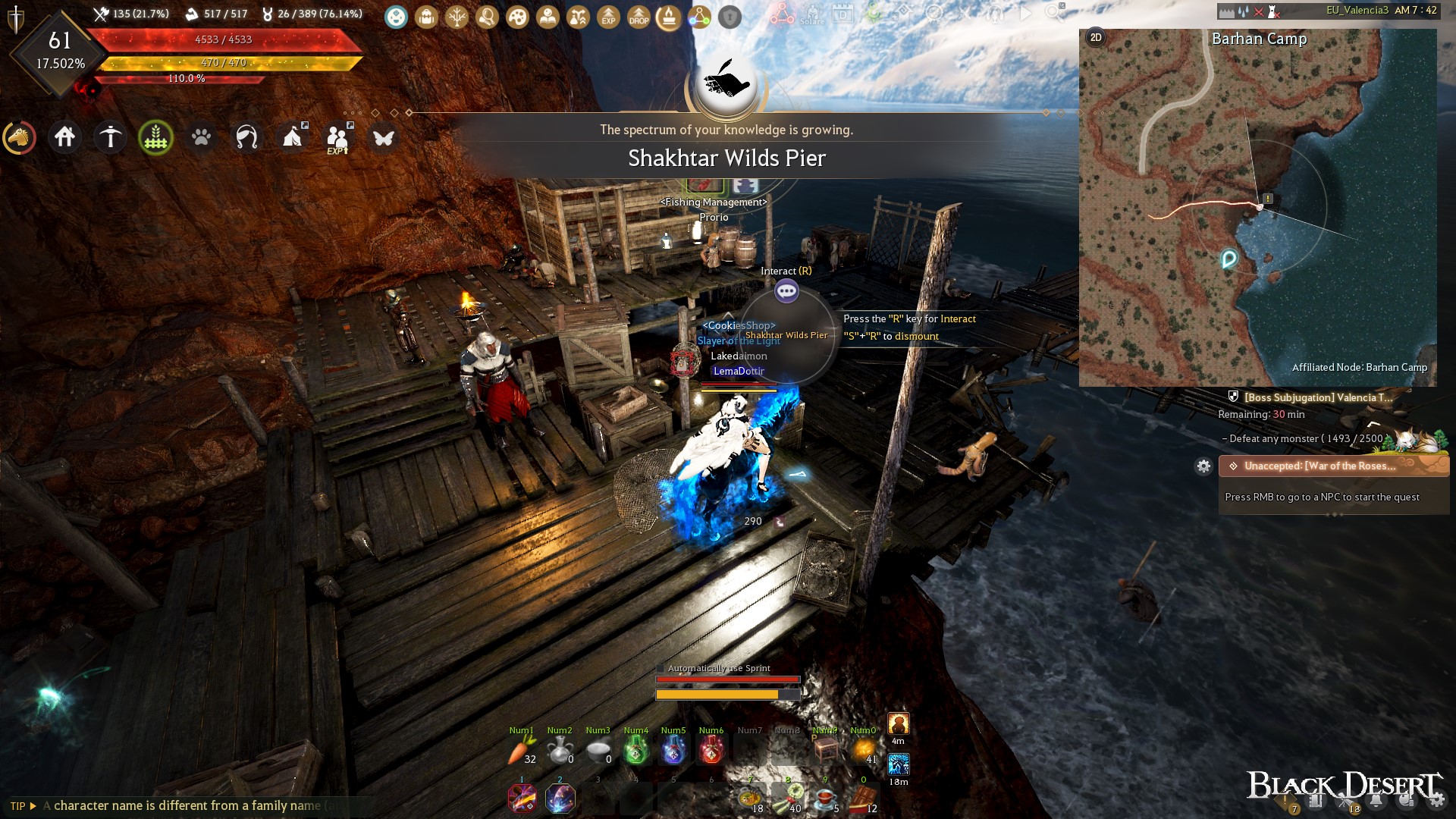Viewport: 1456px width, 819px height.
Task: Open the fairy butterfly icon
Action: point(384,138)
